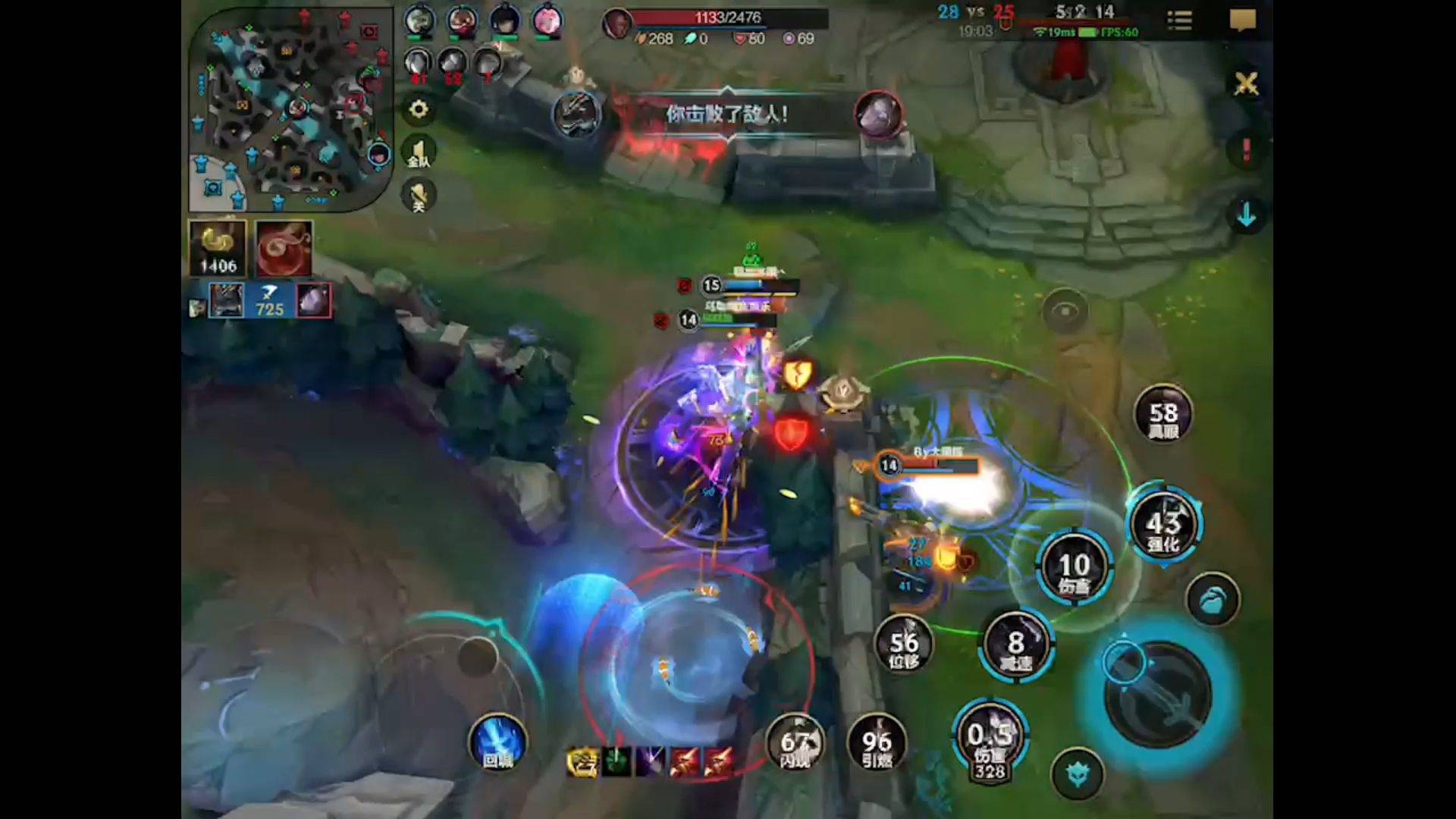Open the gear settings menu
Image resolution: width=1456 pixels, height=819 pixels.
[419, 110]
